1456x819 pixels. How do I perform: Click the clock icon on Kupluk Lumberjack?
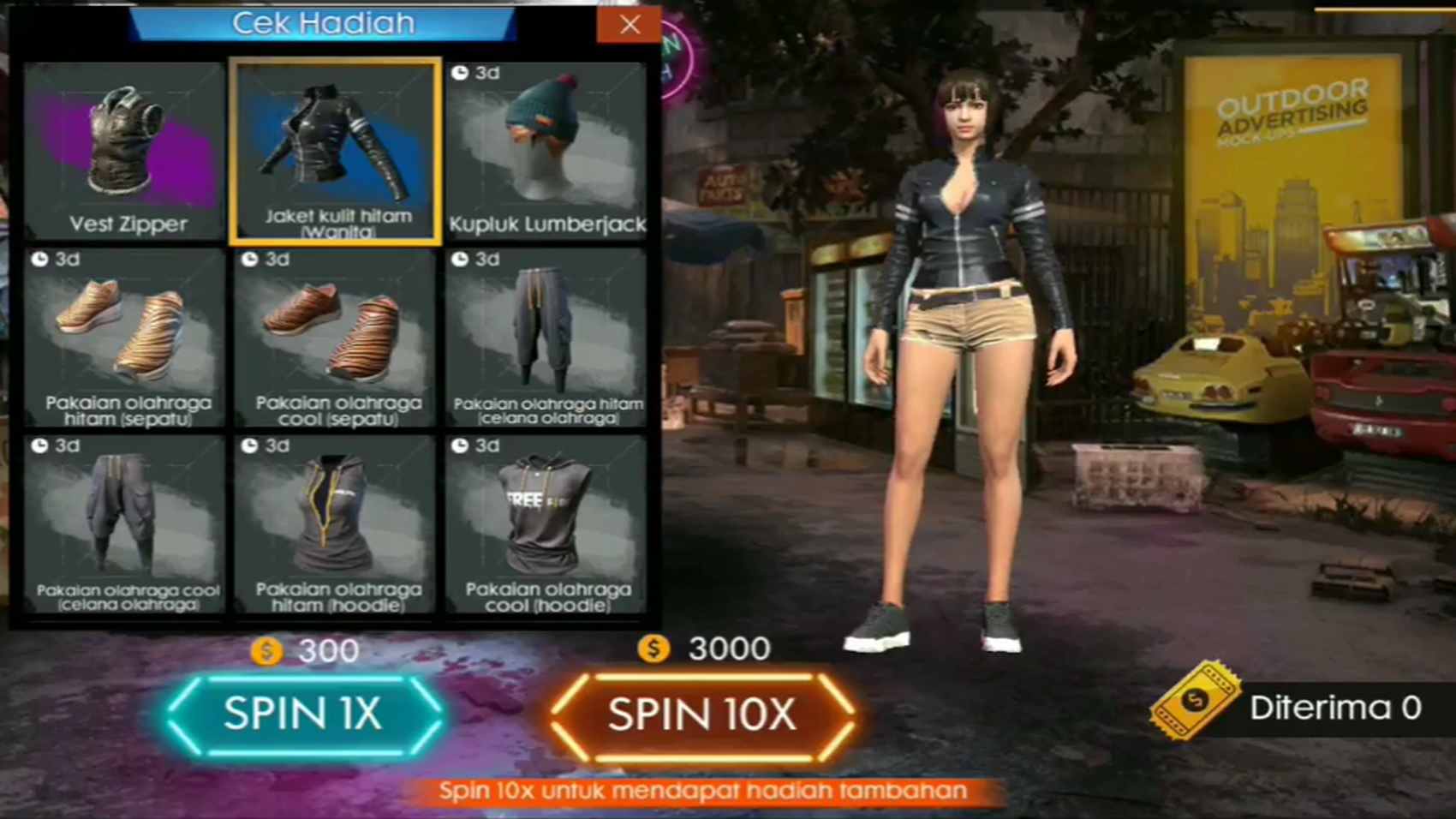[x=463, y=70]
